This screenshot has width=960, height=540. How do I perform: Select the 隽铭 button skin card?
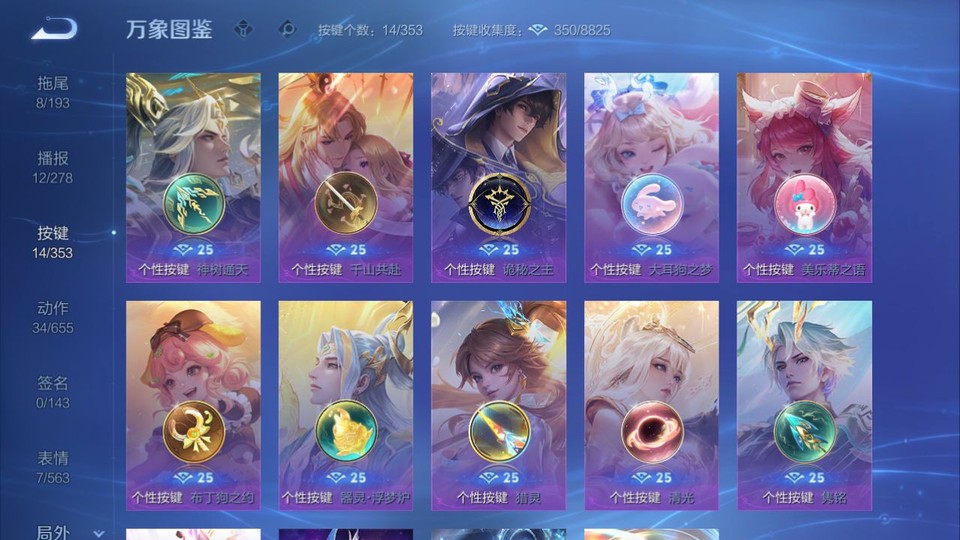804,405
